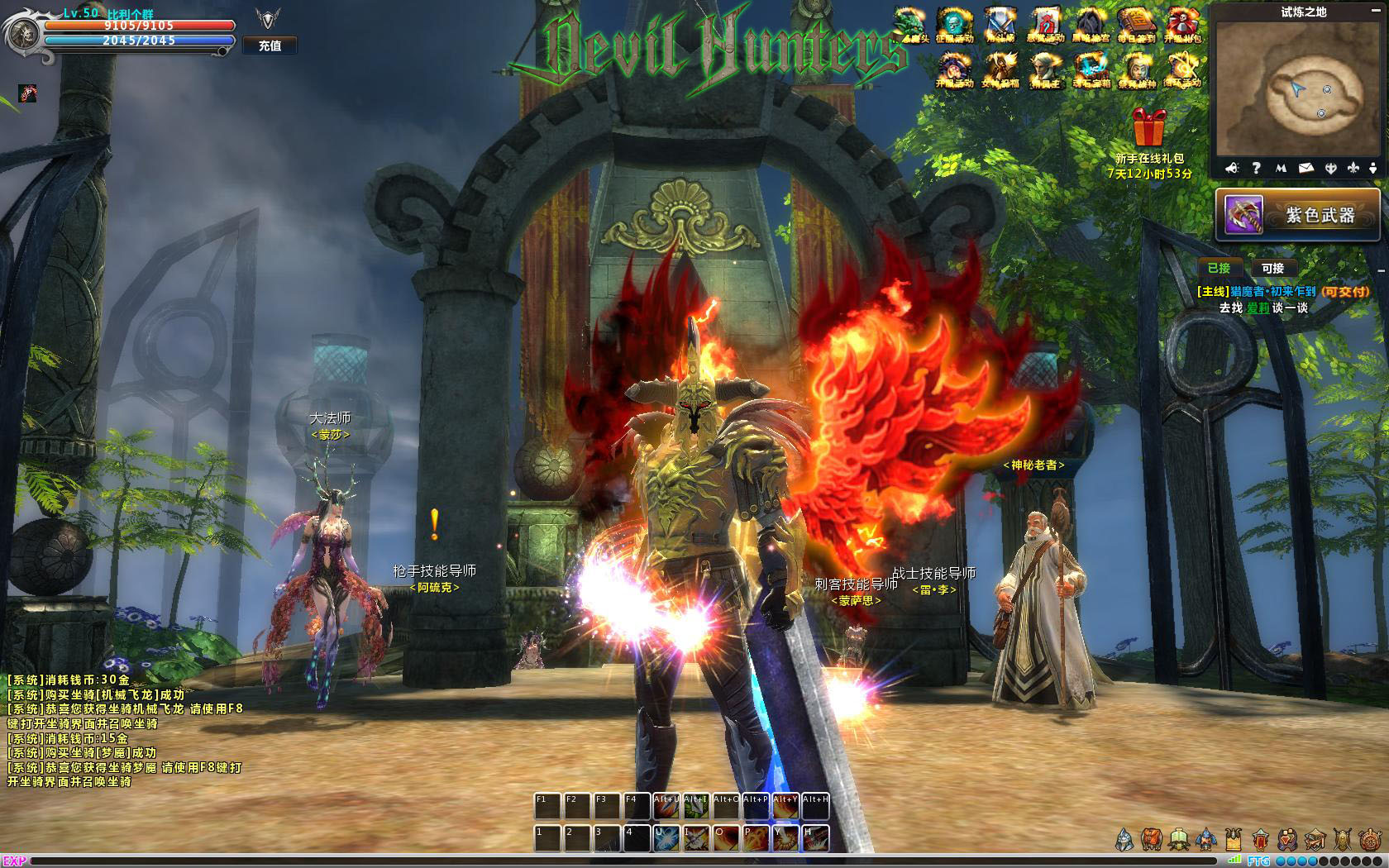Select the 已接 accepted quests tab

pyautogui.click(x=1219, y=268)
